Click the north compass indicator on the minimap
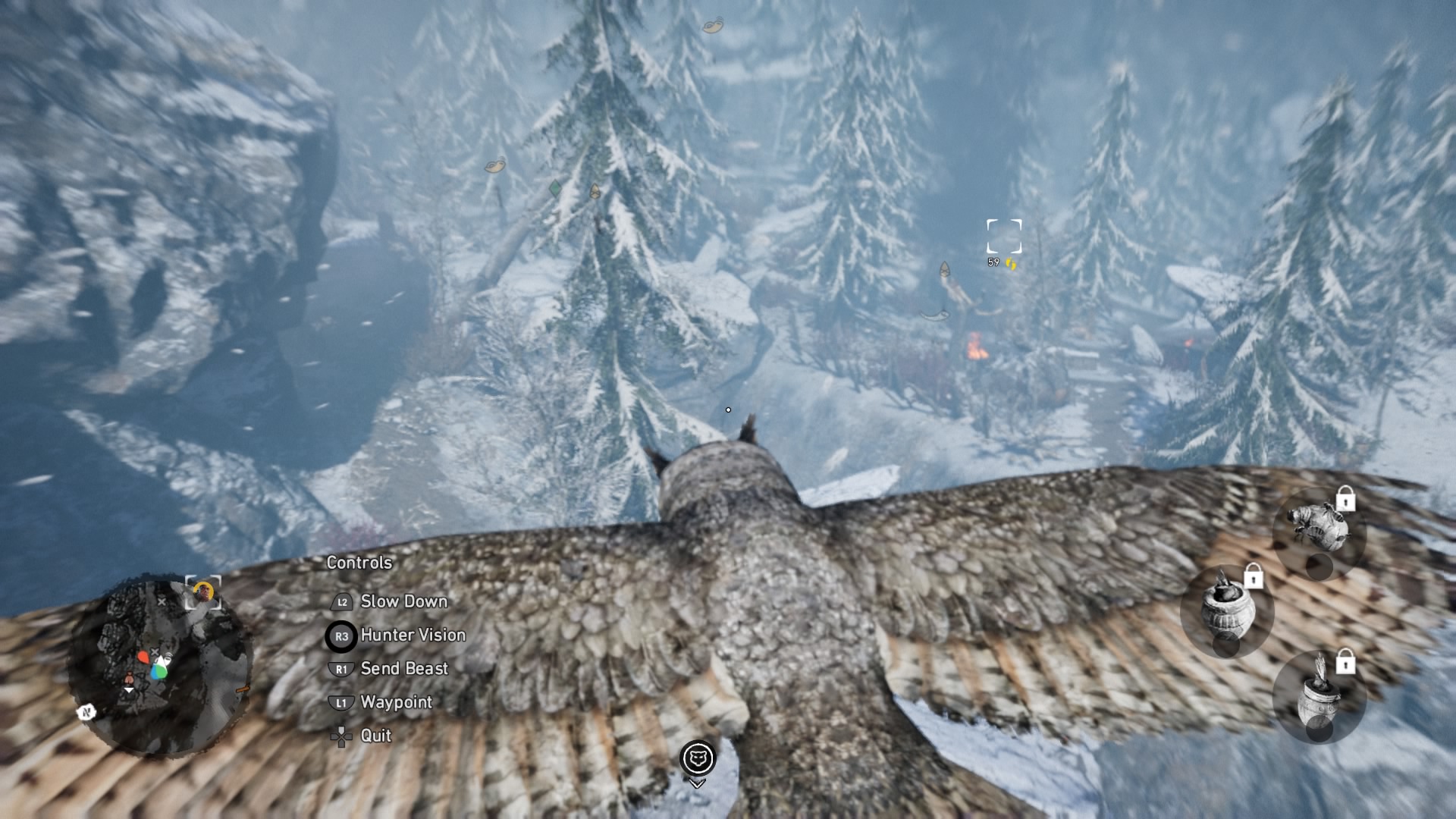Viewport: 1456px width, 819px height. [86, 712]
